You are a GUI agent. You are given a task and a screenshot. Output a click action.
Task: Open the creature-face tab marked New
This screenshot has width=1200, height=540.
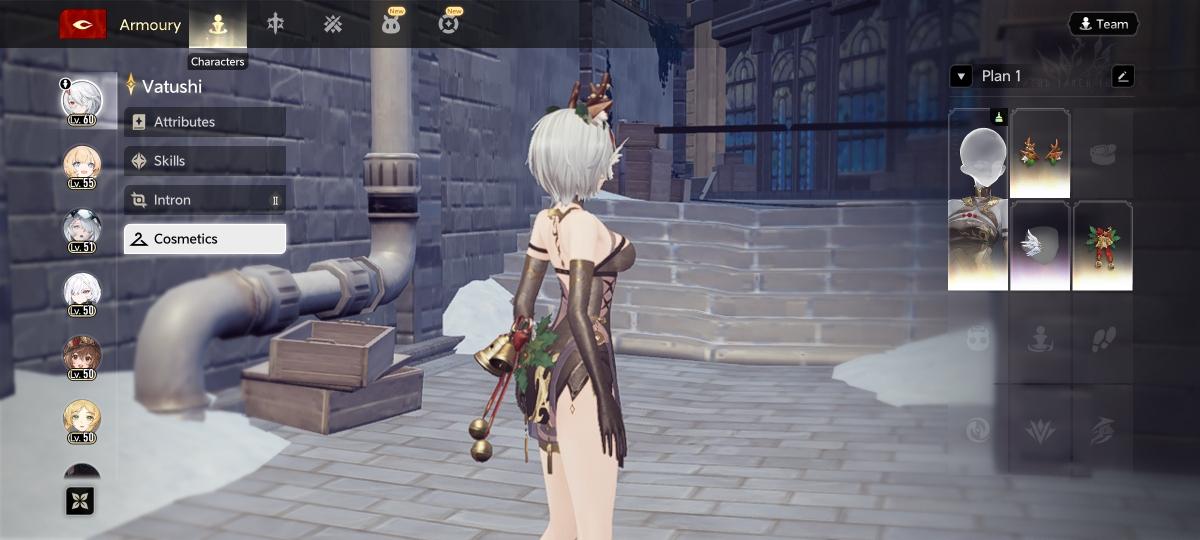point(390,25)
